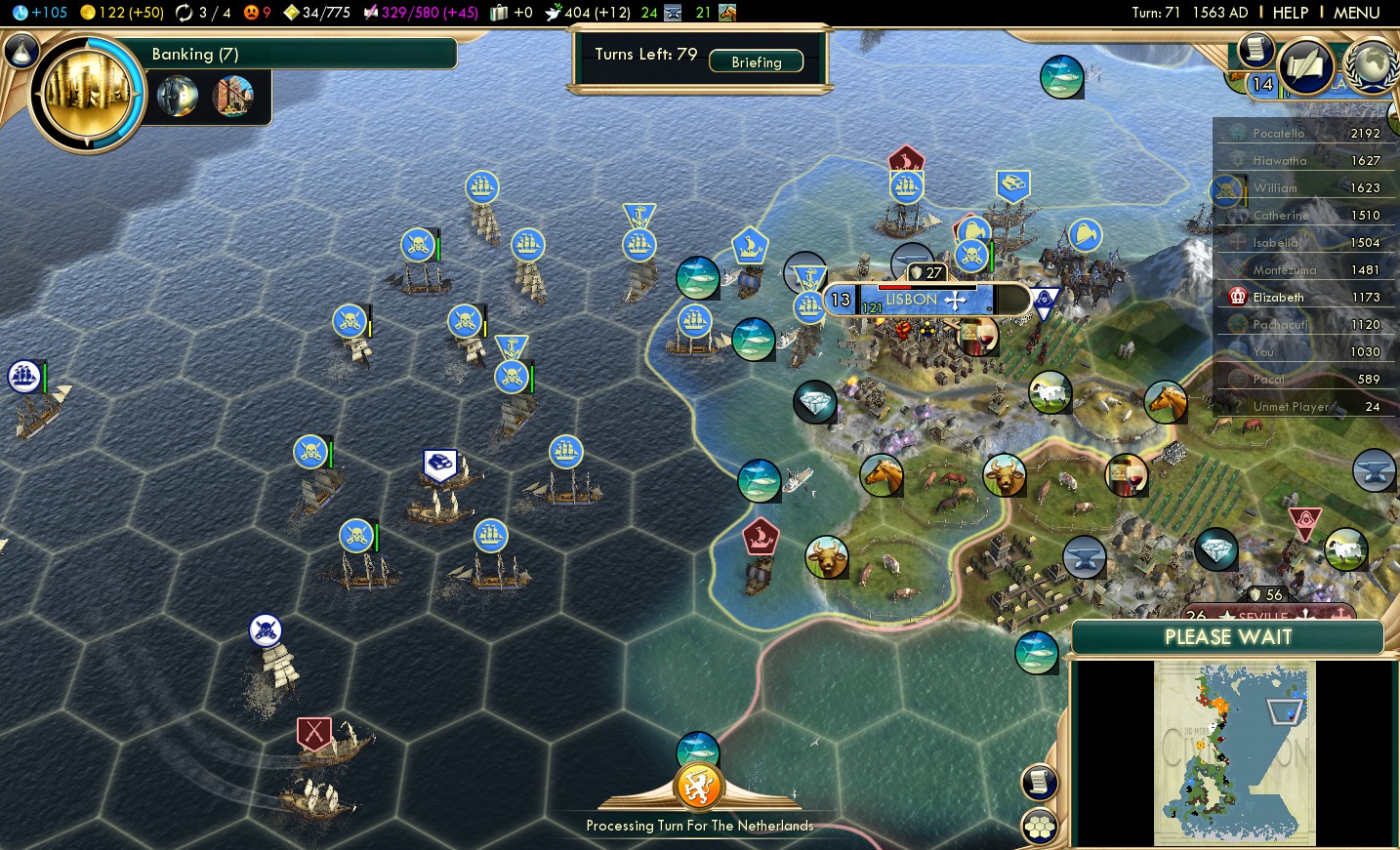Open the game MENU
1400x850 pixels.
pyautogui.click(x=1356, y=13)
